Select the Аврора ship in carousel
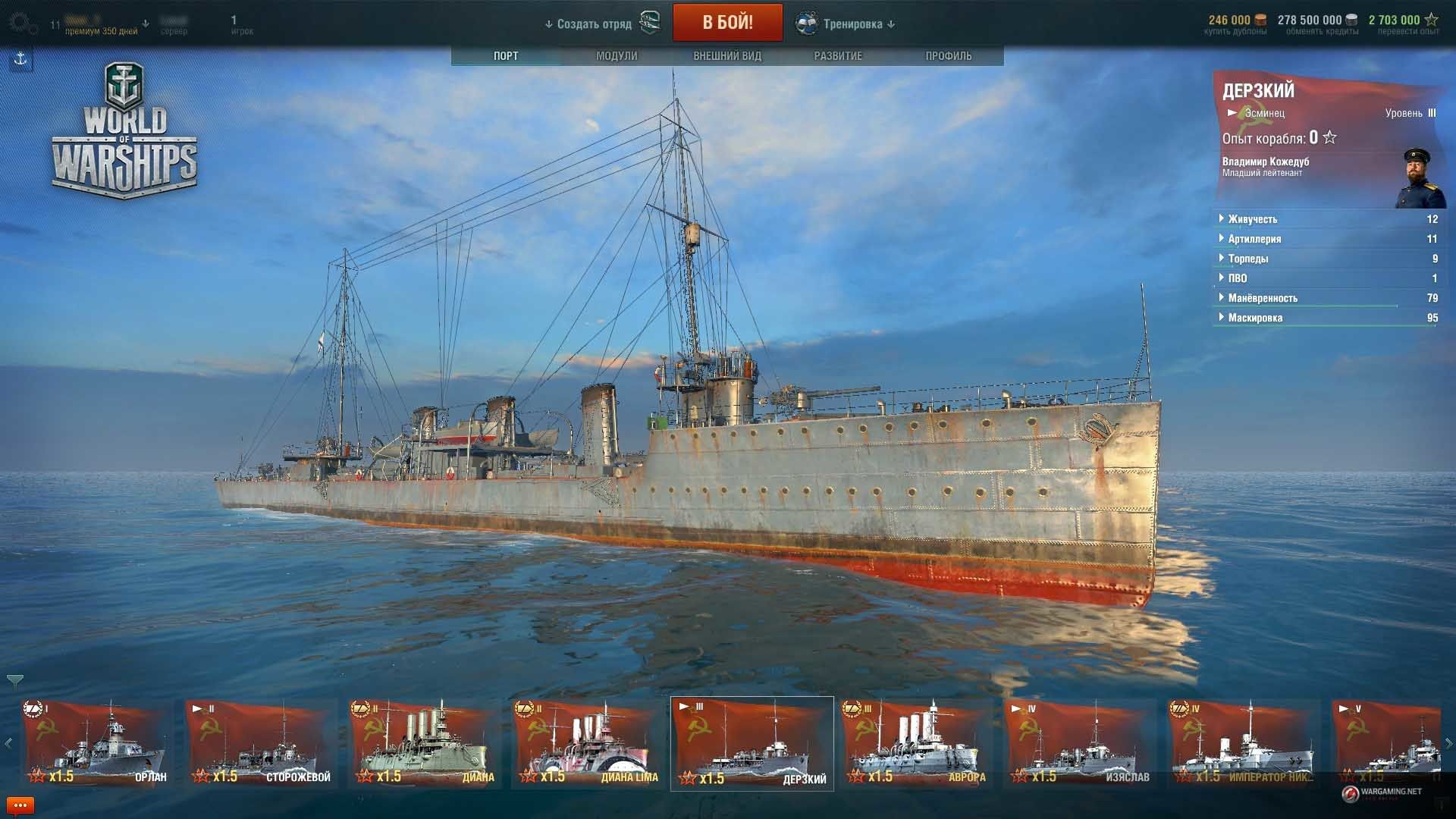The image size is (1456, 819). 918,743
